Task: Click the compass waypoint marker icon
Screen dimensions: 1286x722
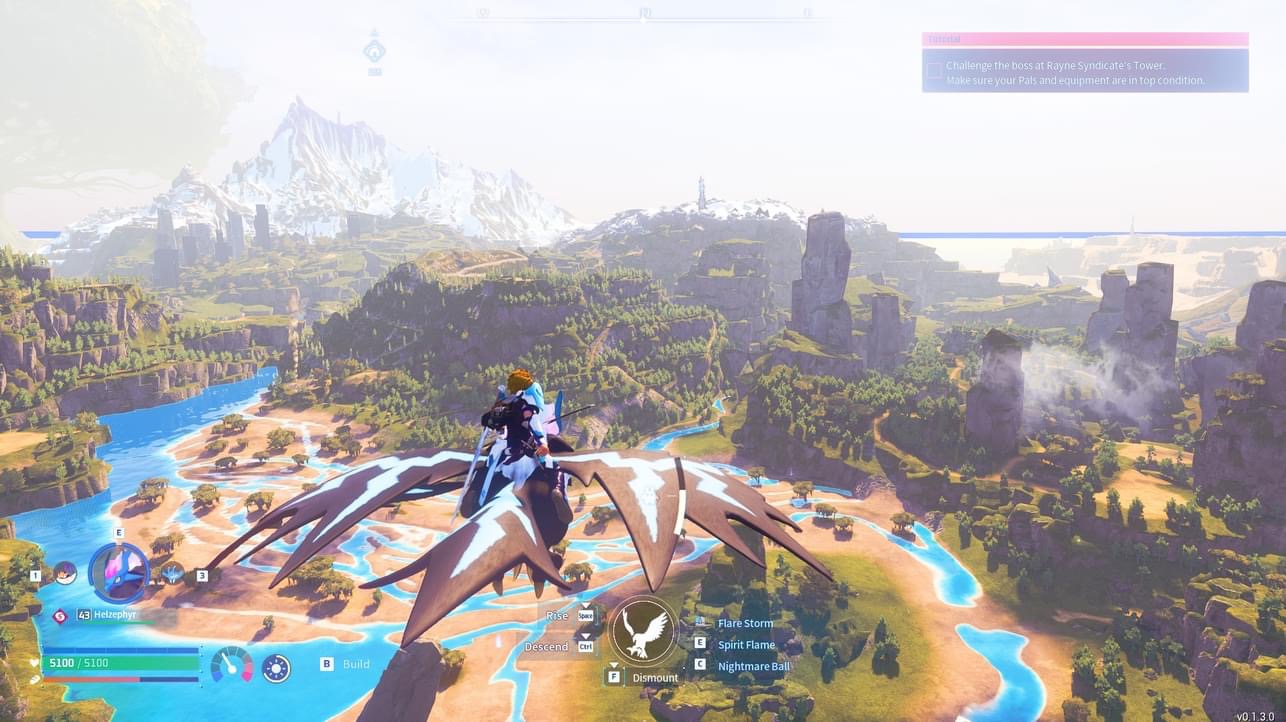Action: (374, 51)
